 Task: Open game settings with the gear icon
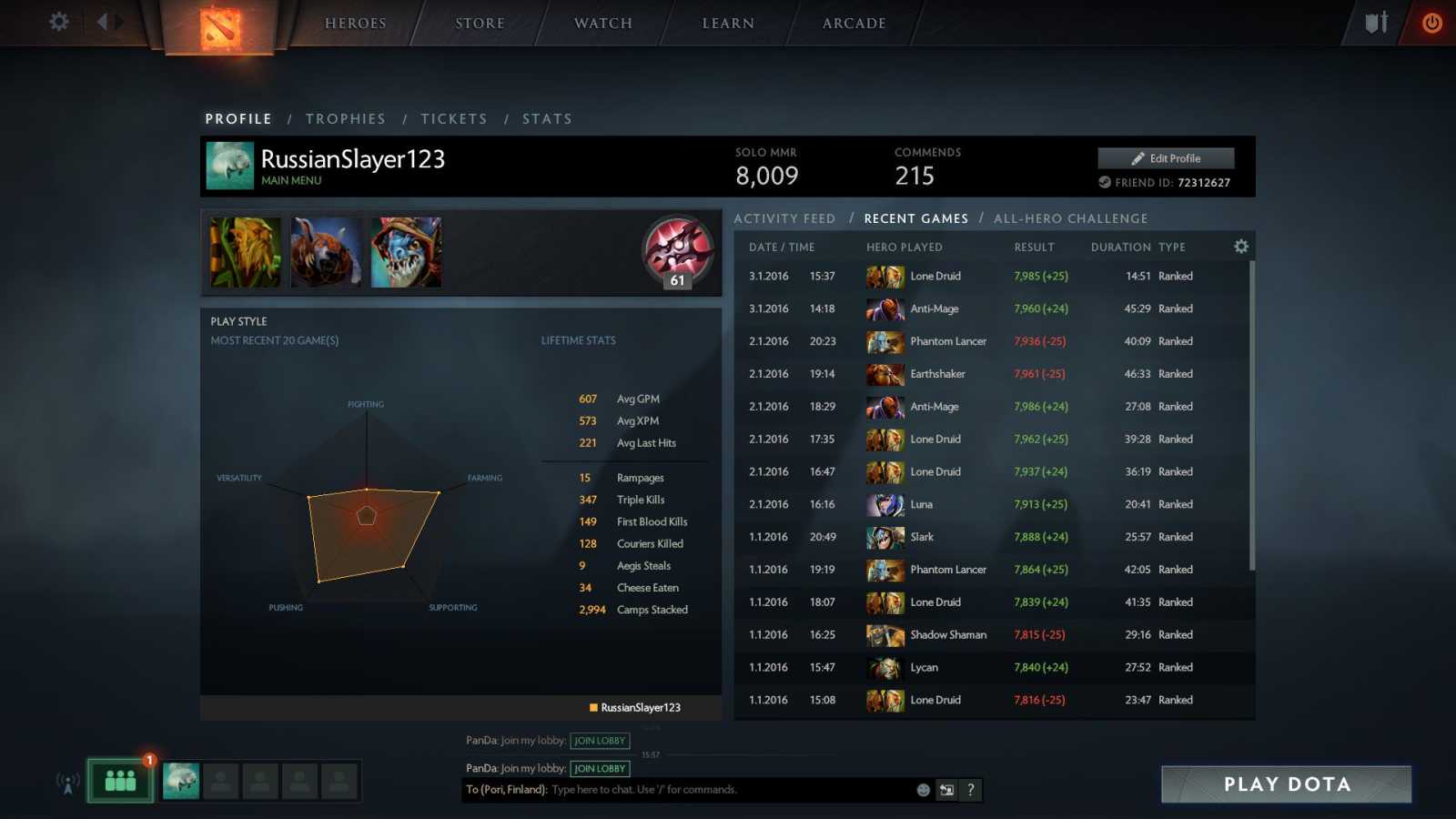pos(57,23)
